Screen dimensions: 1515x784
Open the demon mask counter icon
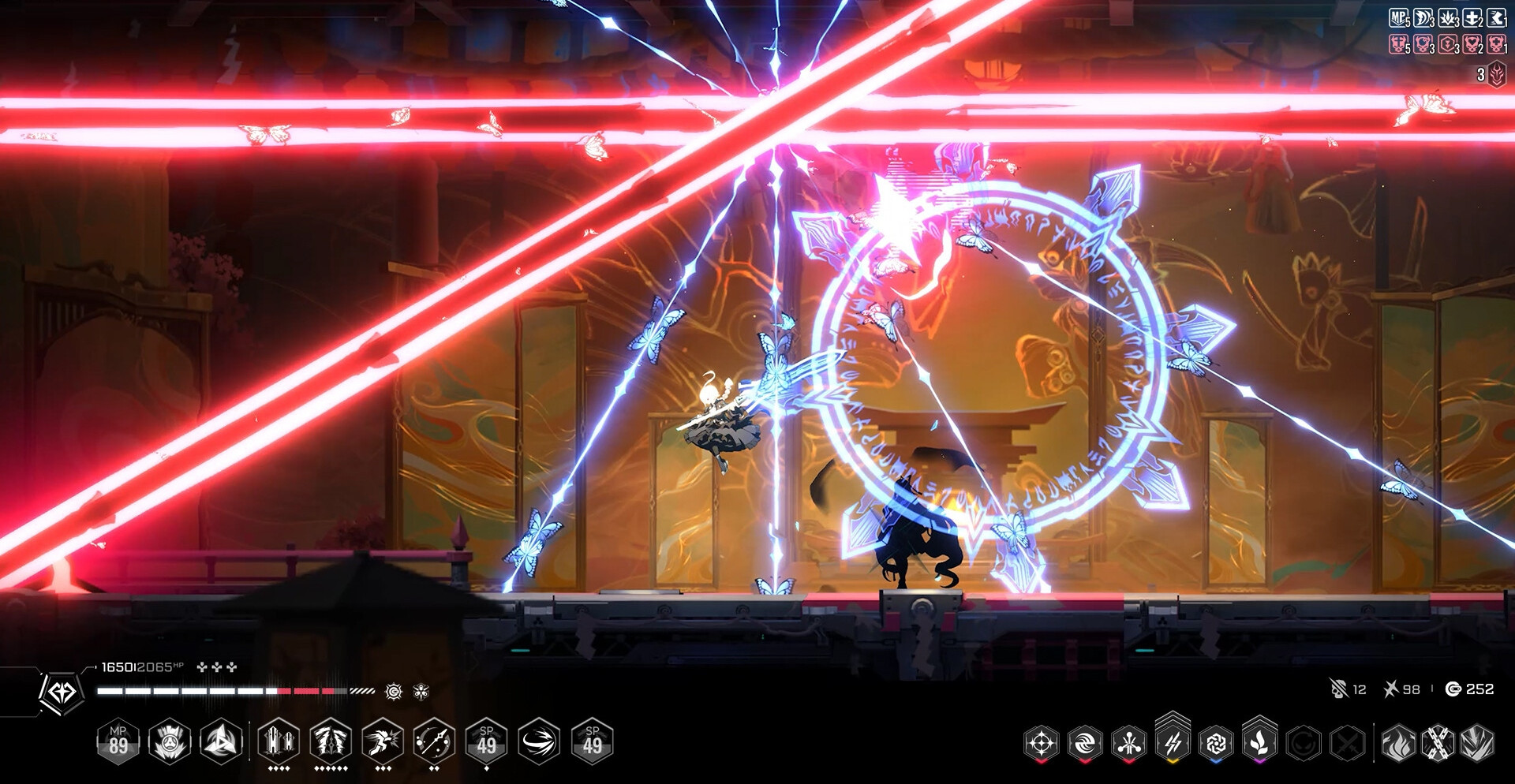click(1497, 75)
